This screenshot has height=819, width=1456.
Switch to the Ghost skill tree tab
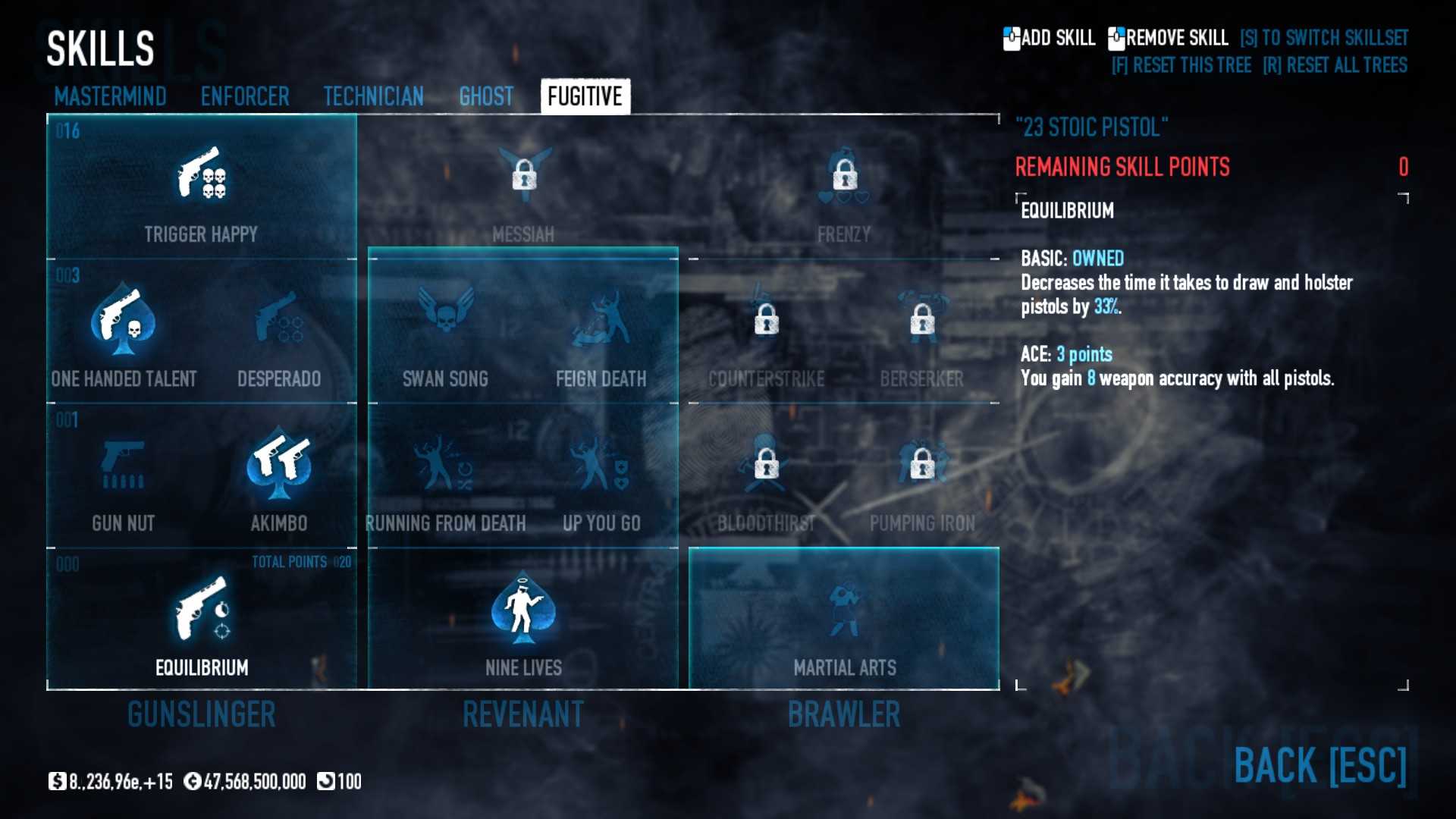[x=486, y=96]
